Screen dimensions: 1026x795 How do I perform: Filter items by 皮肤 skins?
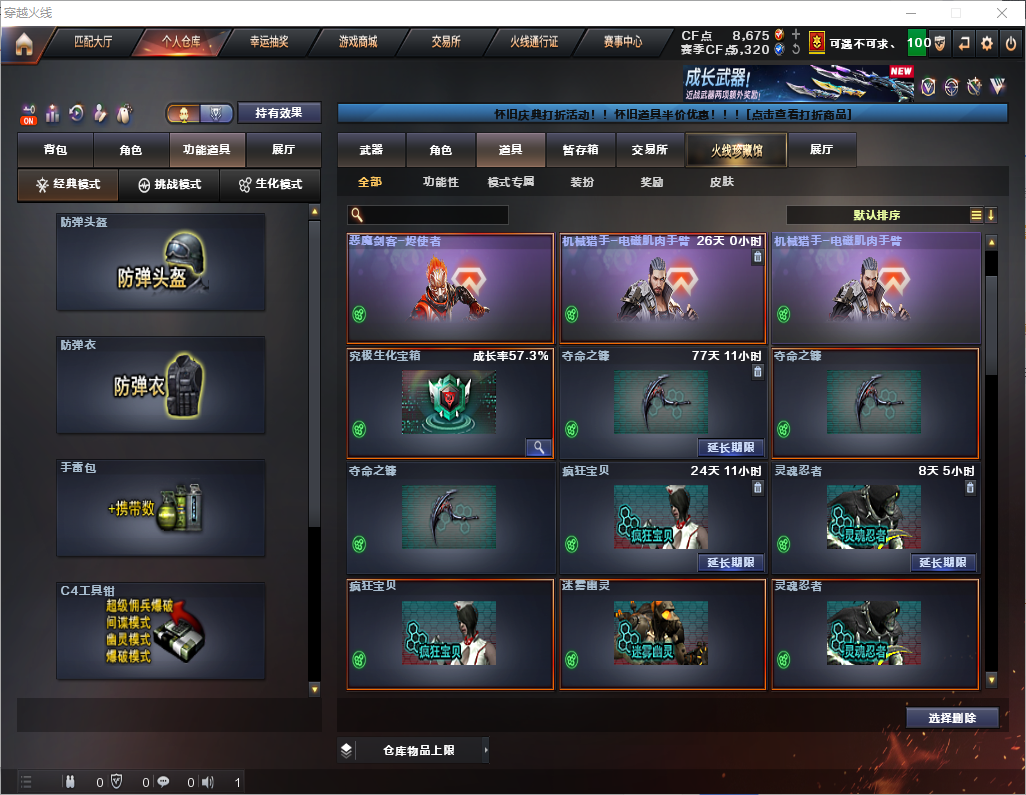click(x=721, y=183)
